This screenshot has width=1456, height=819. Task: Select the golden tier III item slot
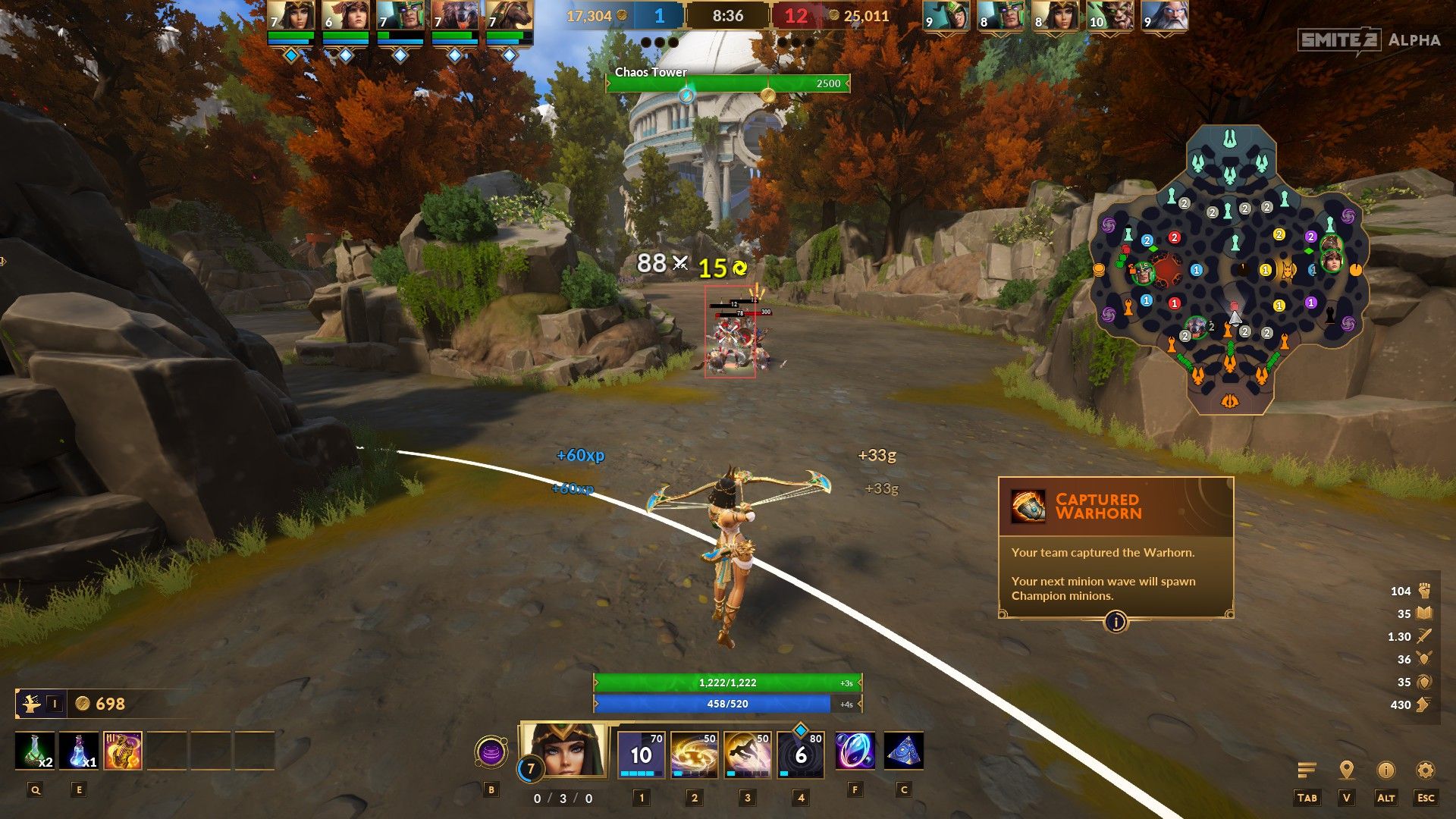(x=123, y=751)
